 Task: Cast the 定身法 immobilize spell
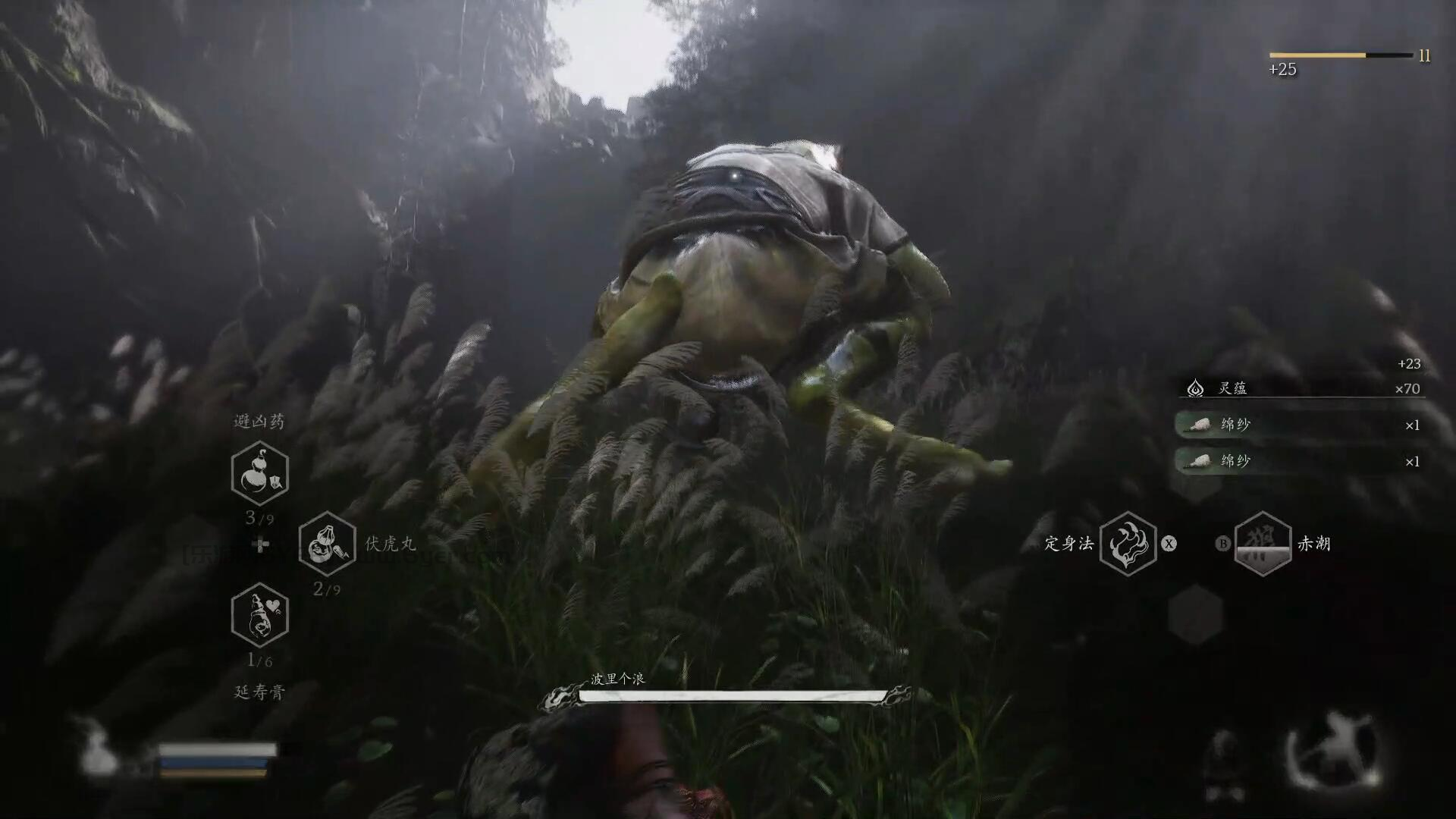pyautogui.click(x=1128, y=544)
